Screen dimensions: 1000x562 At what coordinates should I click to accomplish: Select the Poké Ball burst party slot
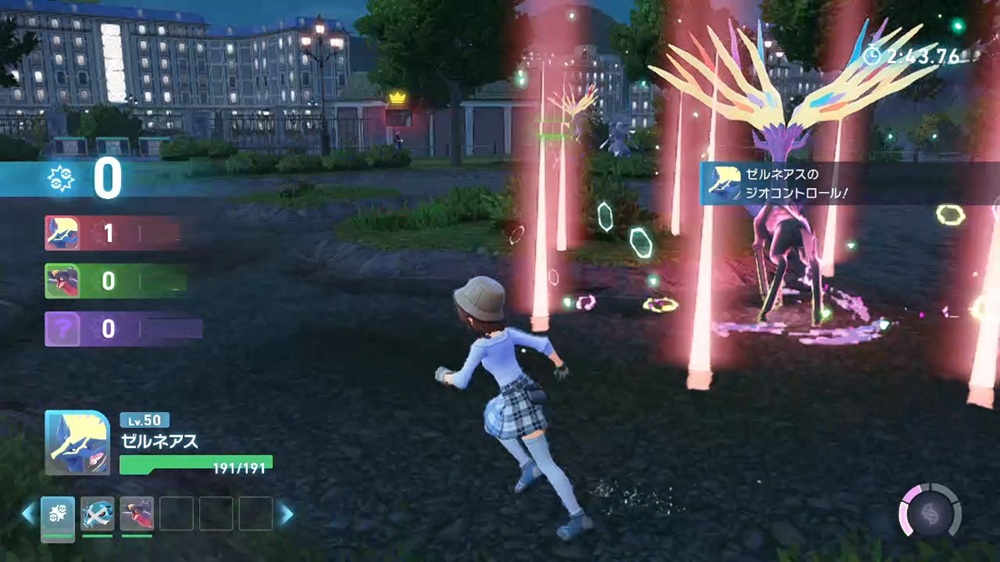(57, 514)
